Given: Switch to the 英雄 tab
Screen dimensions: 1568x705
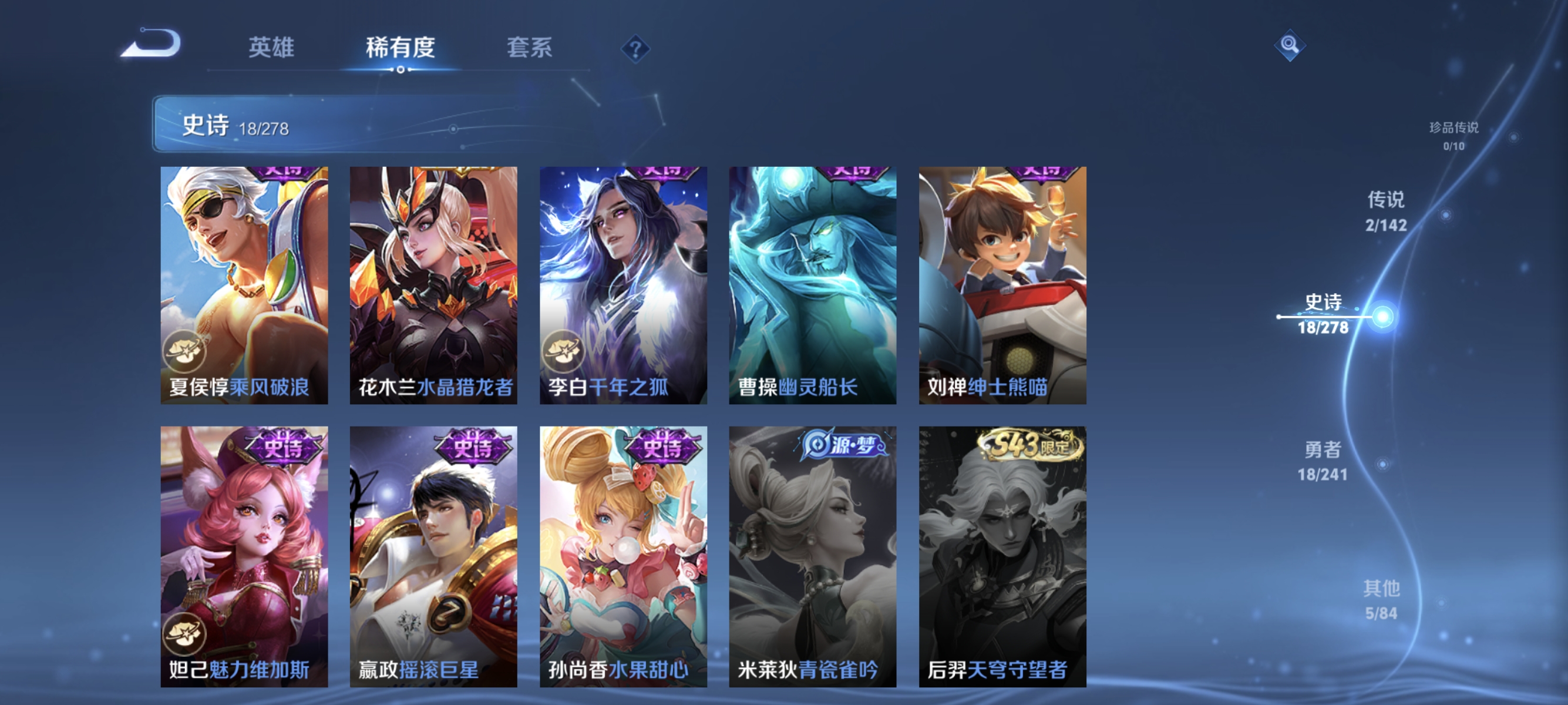Looking at the screenshot, I should [272, 49].
